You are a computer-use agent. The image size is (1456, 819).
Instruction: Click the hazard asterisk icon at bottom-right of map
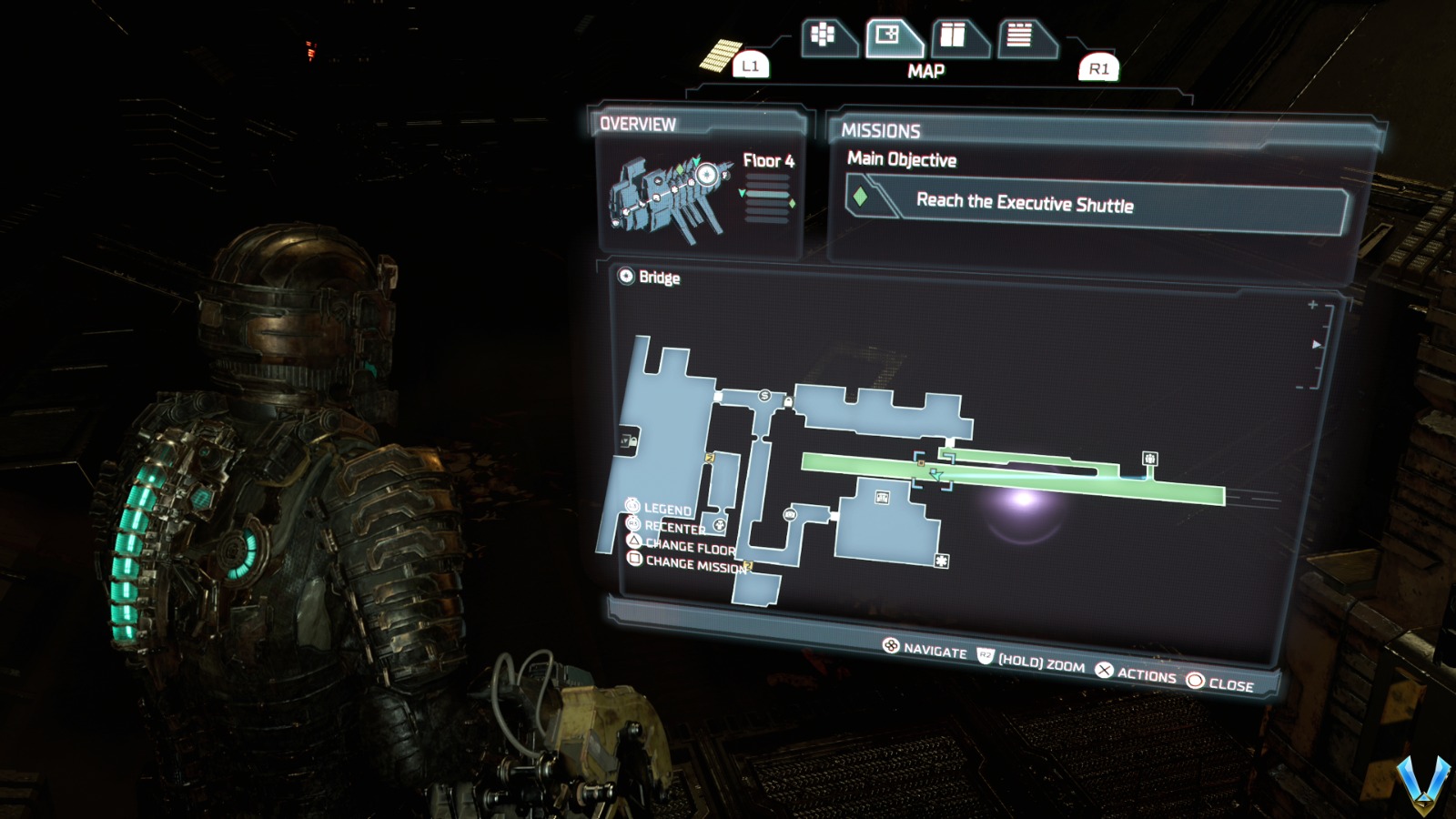point(940,562)
